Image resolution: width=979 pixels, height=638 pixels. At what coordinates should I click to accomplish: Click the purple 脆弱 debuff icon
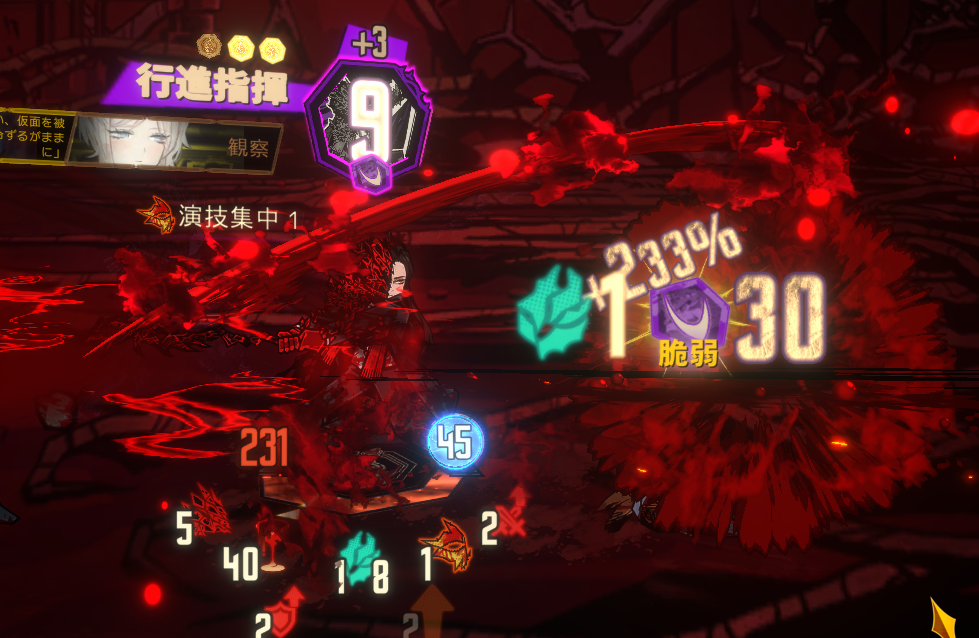click(687, 312)
